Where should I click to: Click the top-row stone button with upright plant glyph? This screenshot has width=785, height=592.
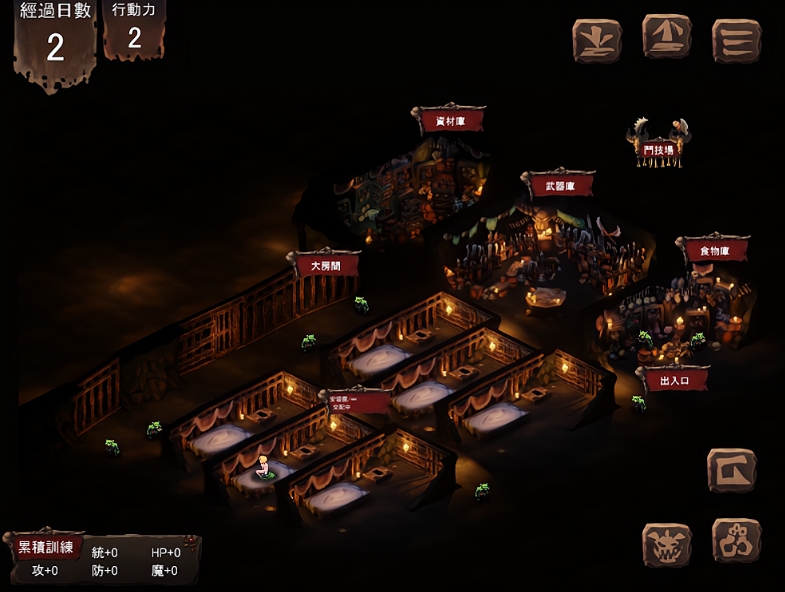(x=597, y=41)
